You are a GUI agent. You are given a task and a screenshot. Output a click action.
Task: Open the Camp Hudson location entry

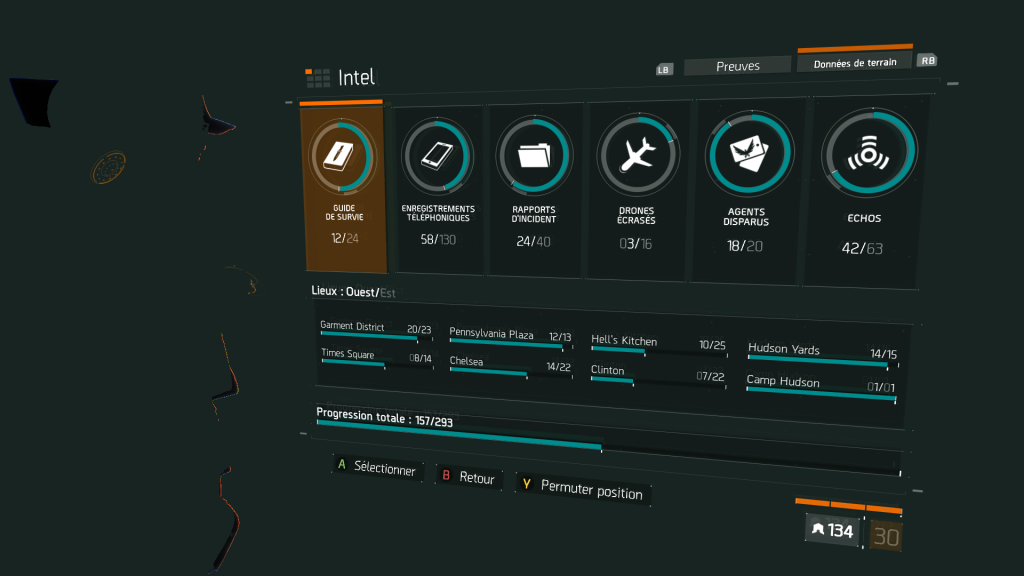pyautogui.click(x=821, y=385)
